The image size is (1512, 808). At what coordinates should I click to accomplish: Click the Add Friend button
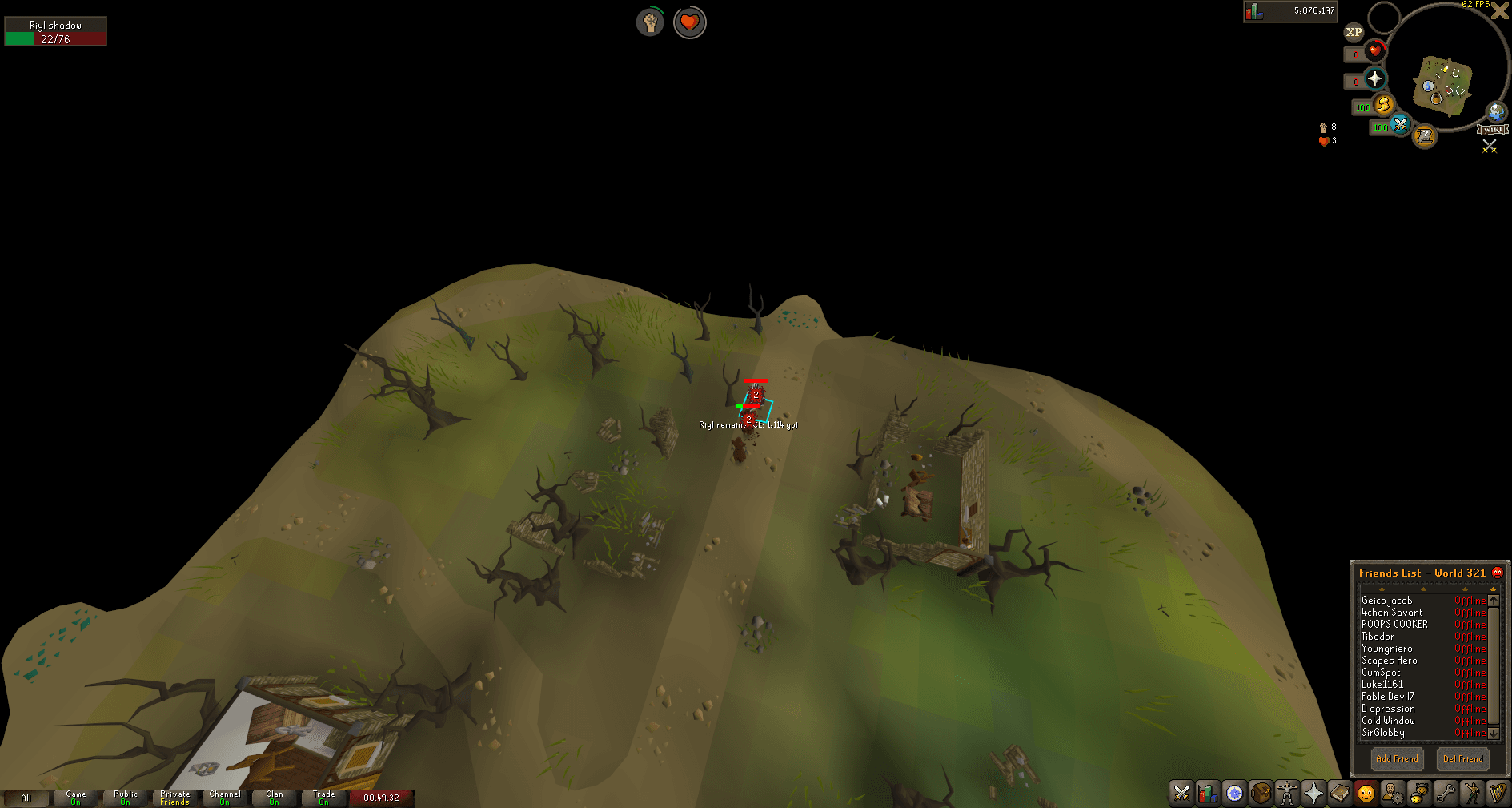(1397, 758)
